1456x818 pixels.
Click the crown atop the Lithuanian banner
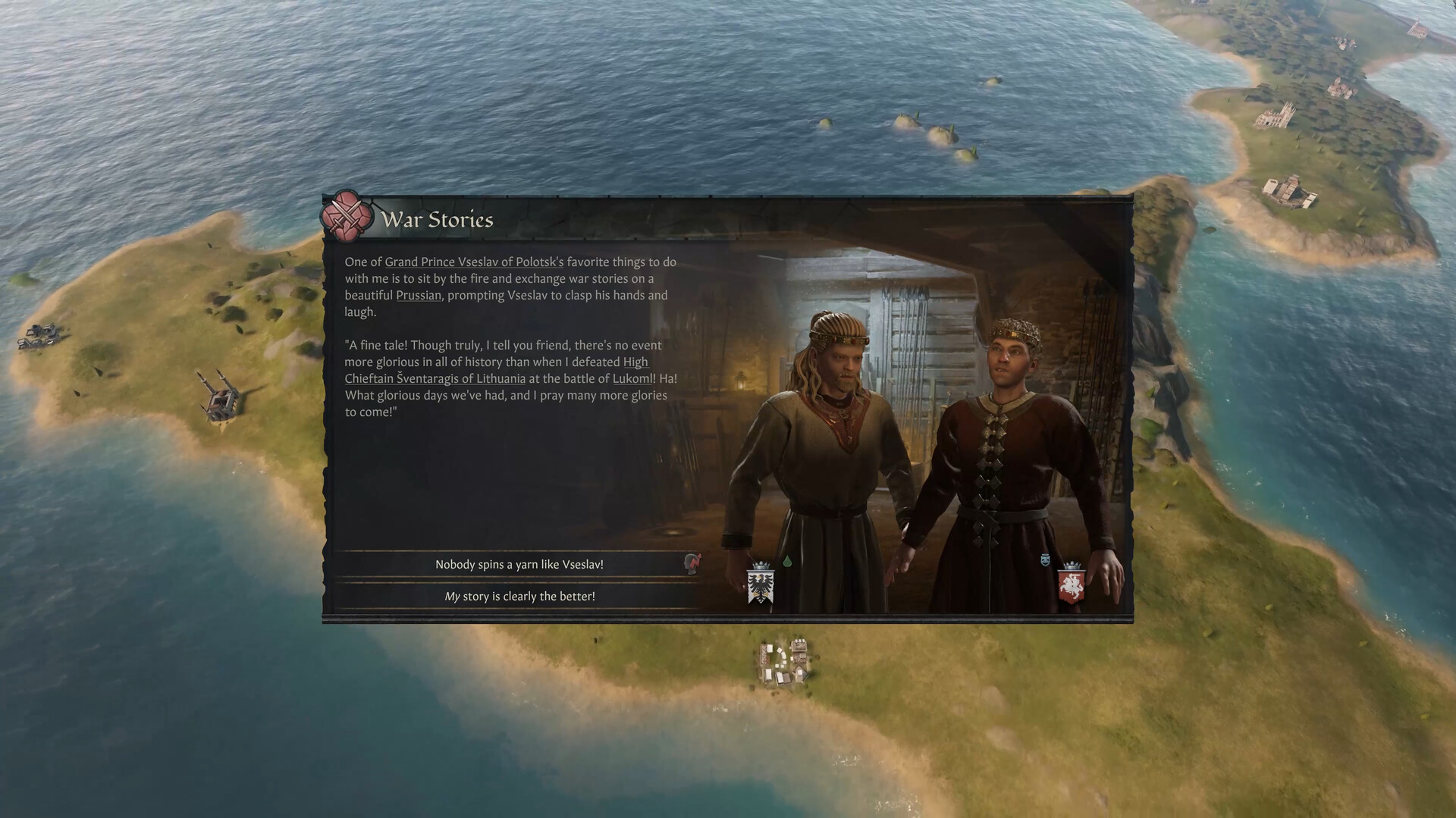click(x=1073, y=566)
